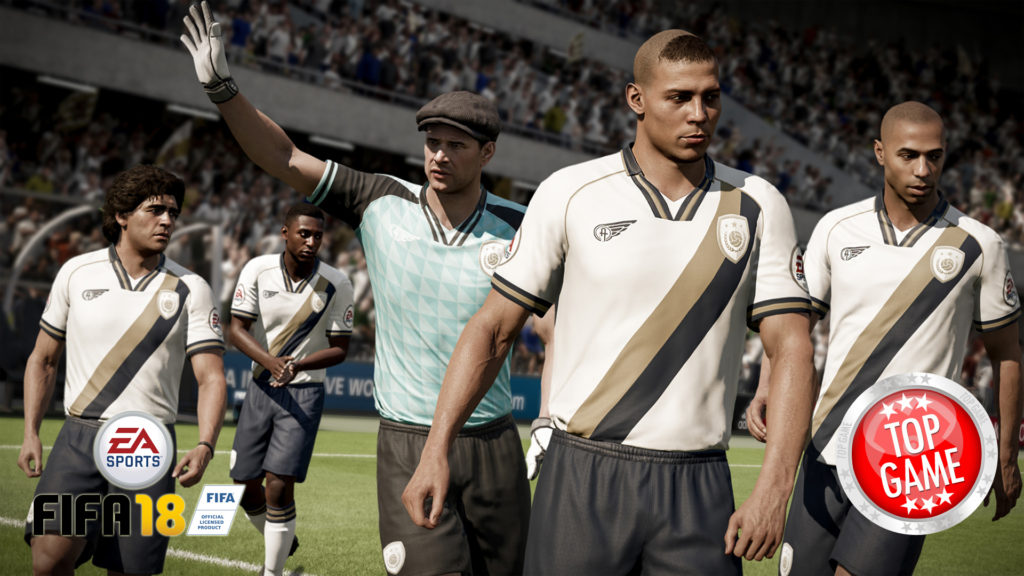Click the red Top Game badge
This screenshot has width=1024, height=576.
[916, 453]
